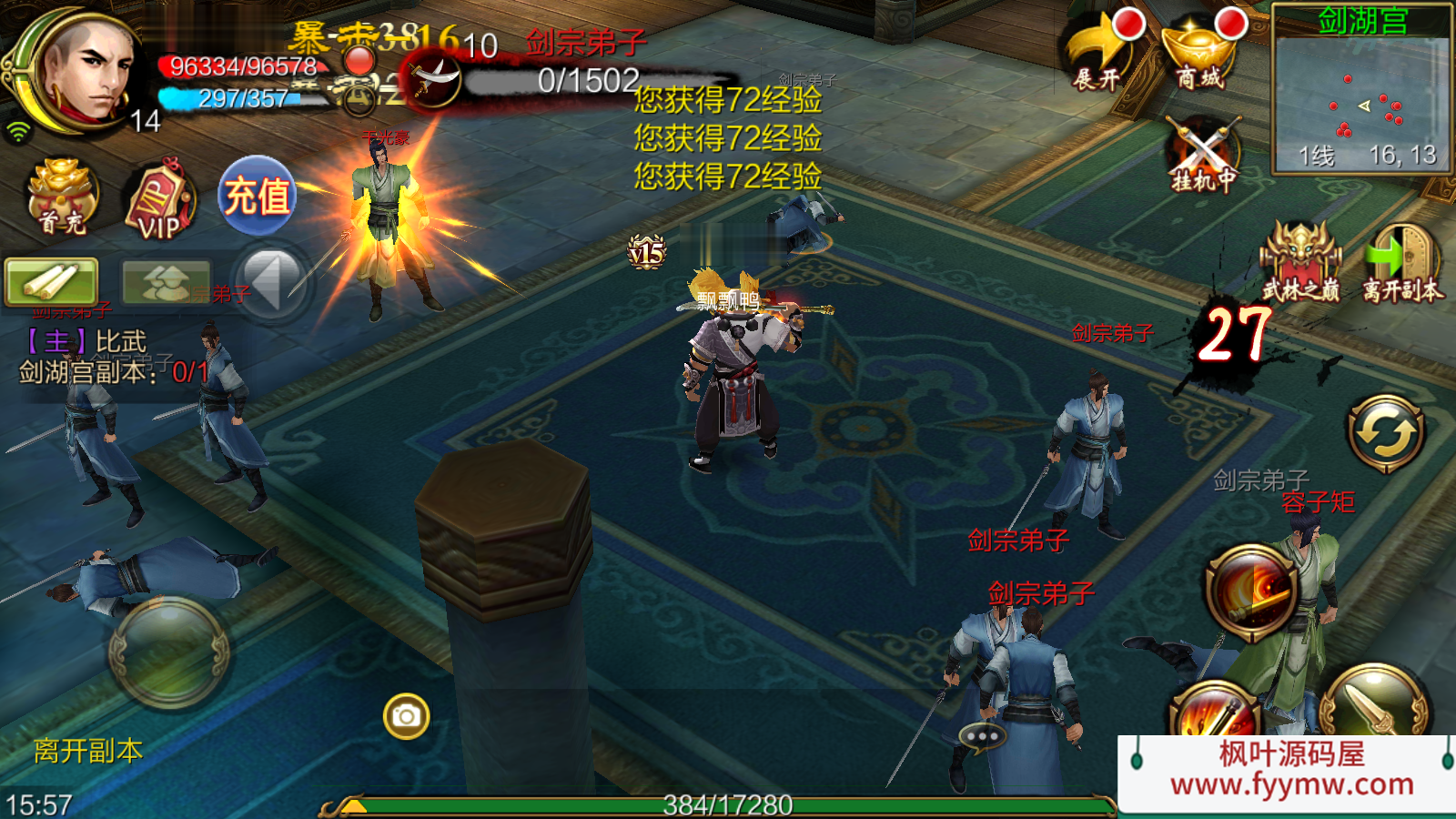Tap the target-switch circular arrows button
Screen dimensions: 1456x819
(1386, 433)
